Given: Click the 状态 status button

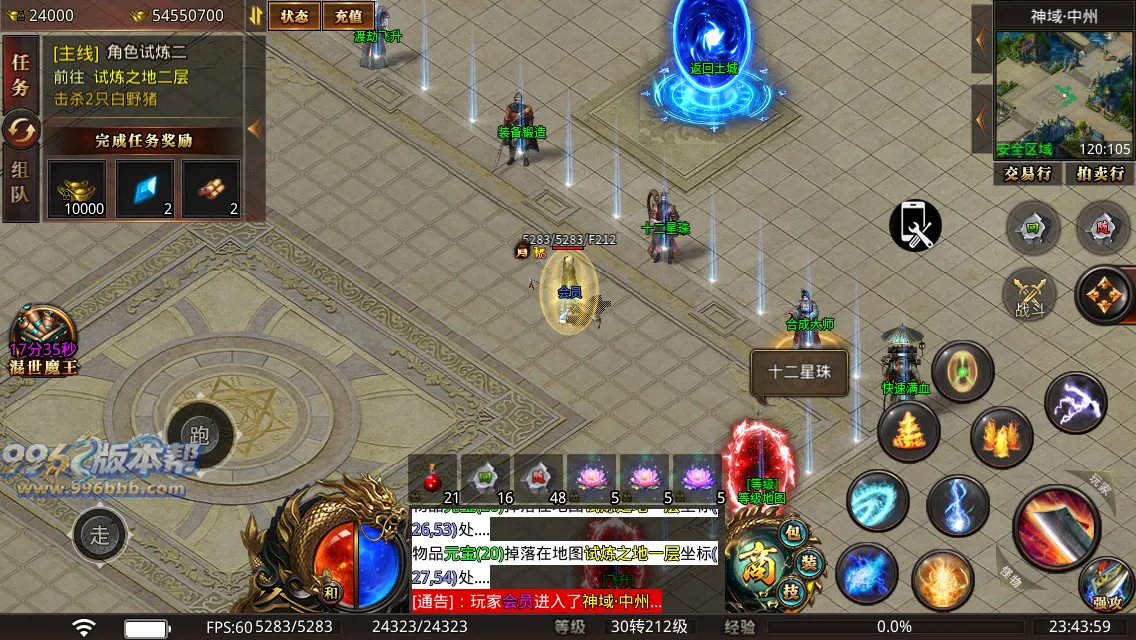Looking at the screenshot, I should (x=294, y=16).
